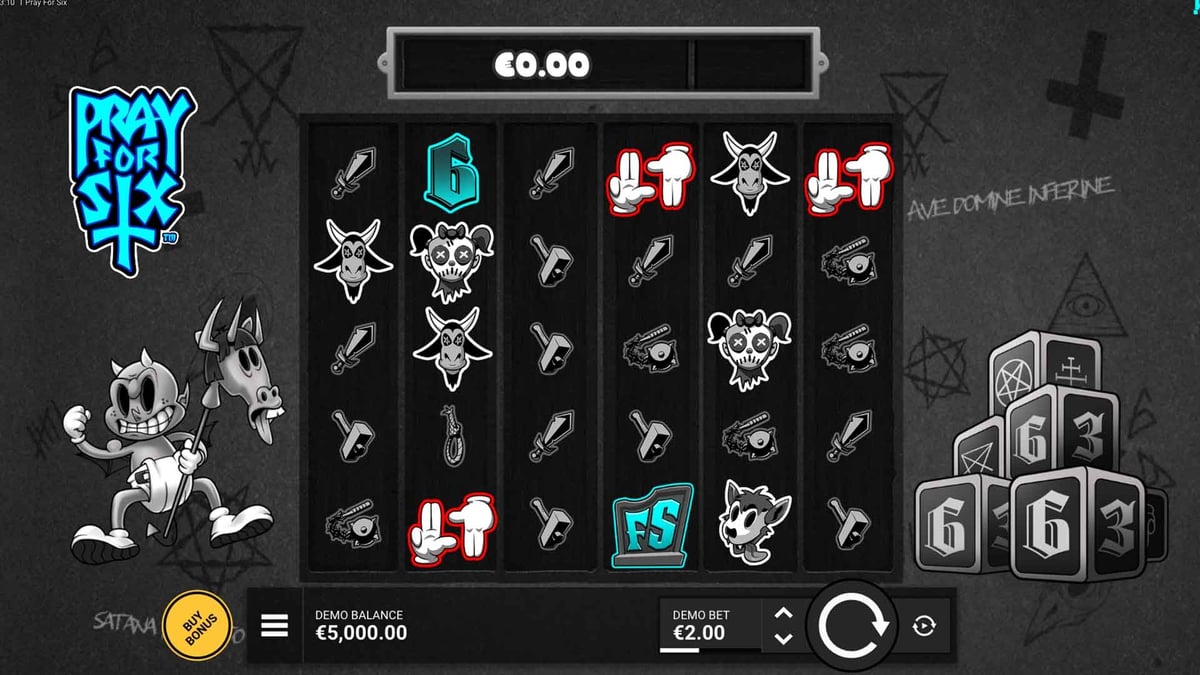This screenshot has height=675, width=1200.
Task: Open the autoplay settings
Action: pyautogui.click(x=924, y=626)
